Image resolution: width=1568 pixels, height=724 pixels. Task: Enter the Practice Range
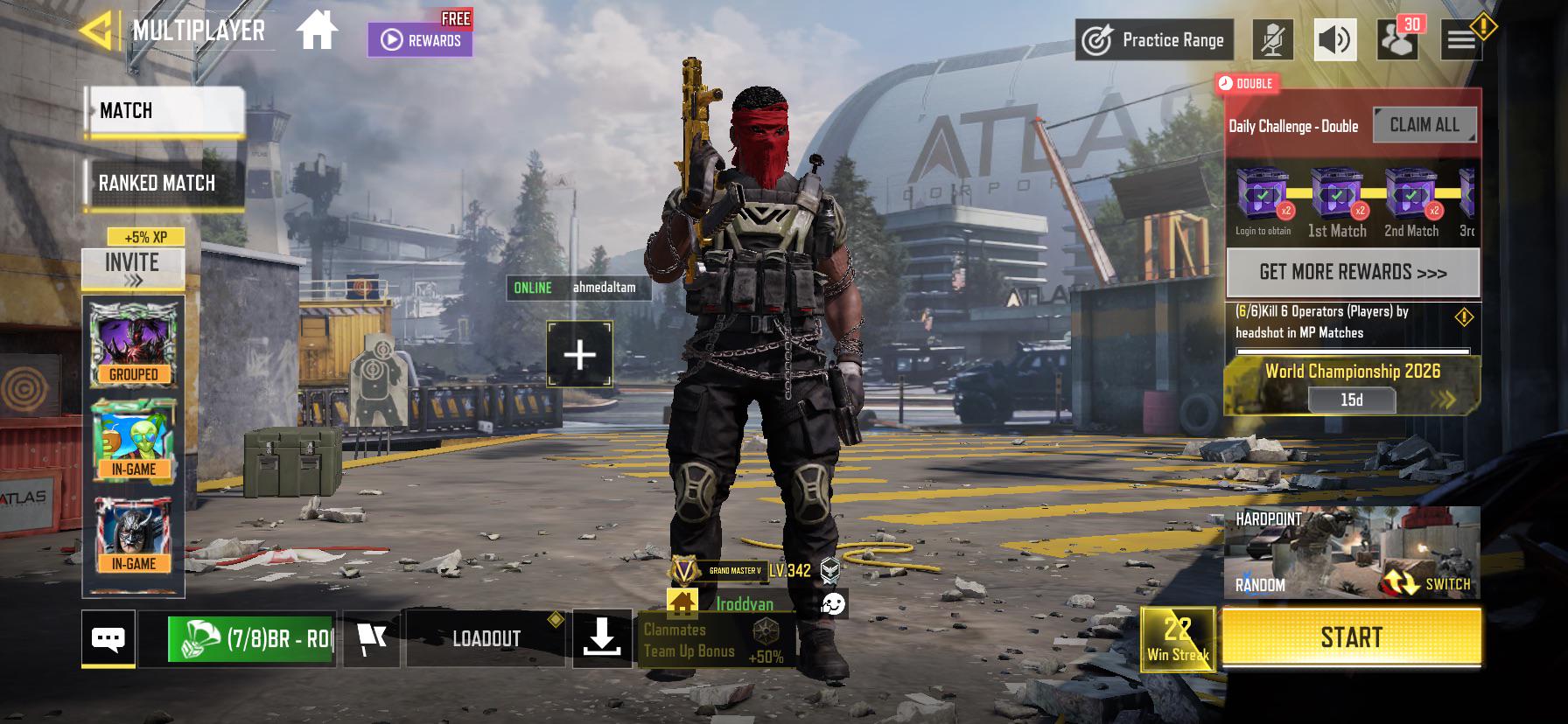pos(1154,40)
